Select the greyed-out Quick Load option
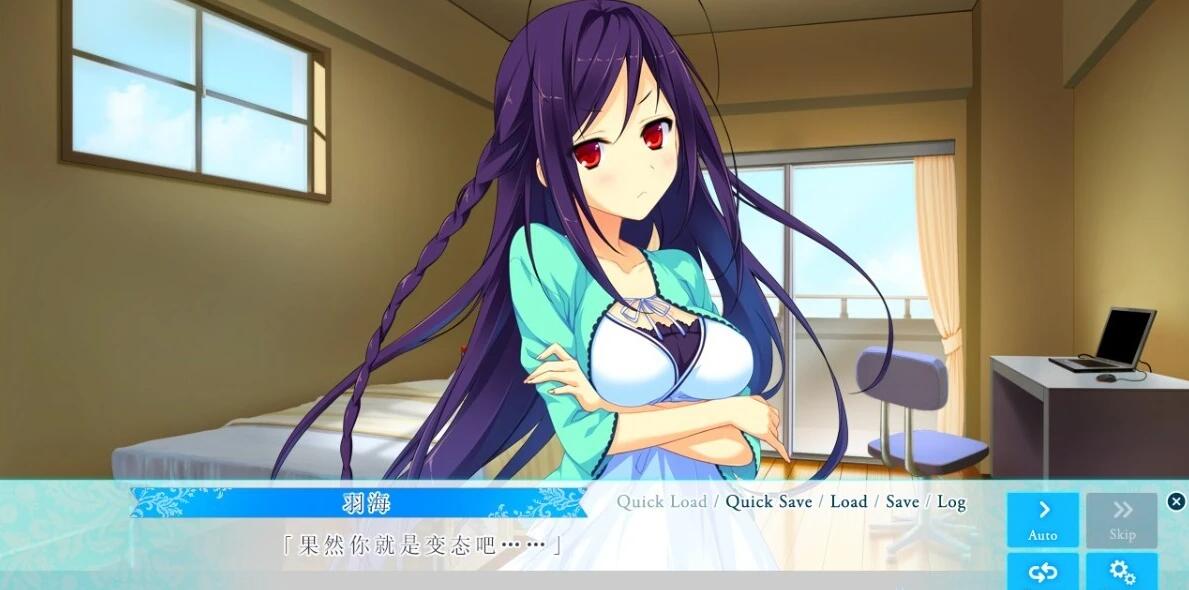 pyautogui.click(x=661, y=502)
